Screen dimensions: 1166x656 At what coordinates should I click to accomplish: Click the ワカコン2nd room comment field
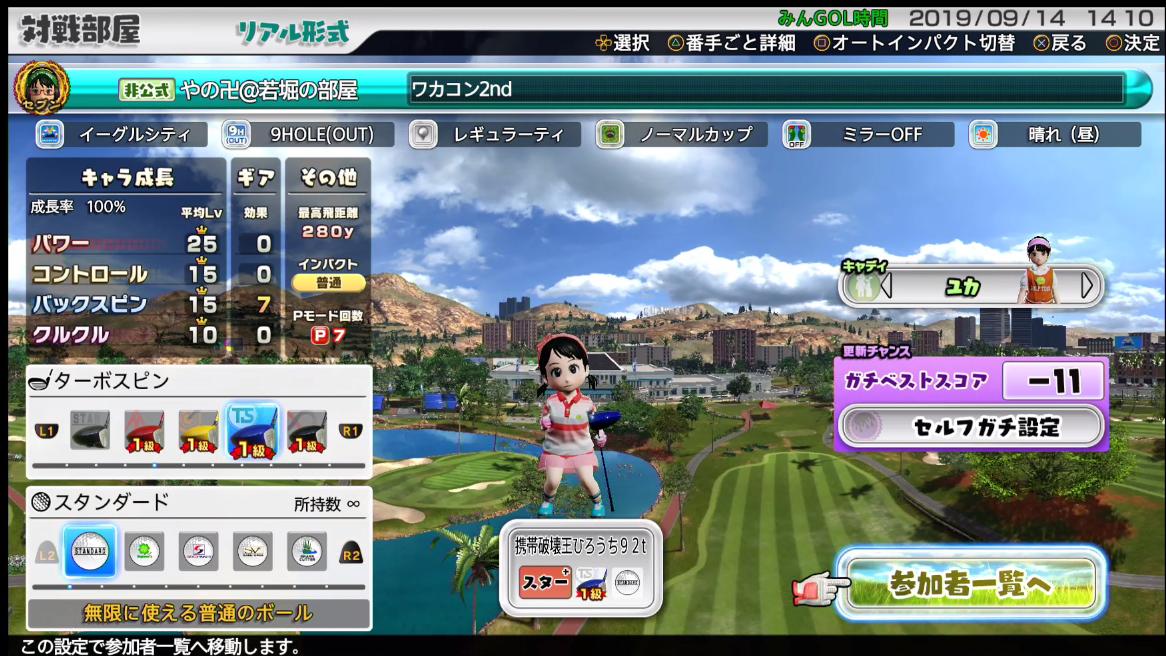766,89
